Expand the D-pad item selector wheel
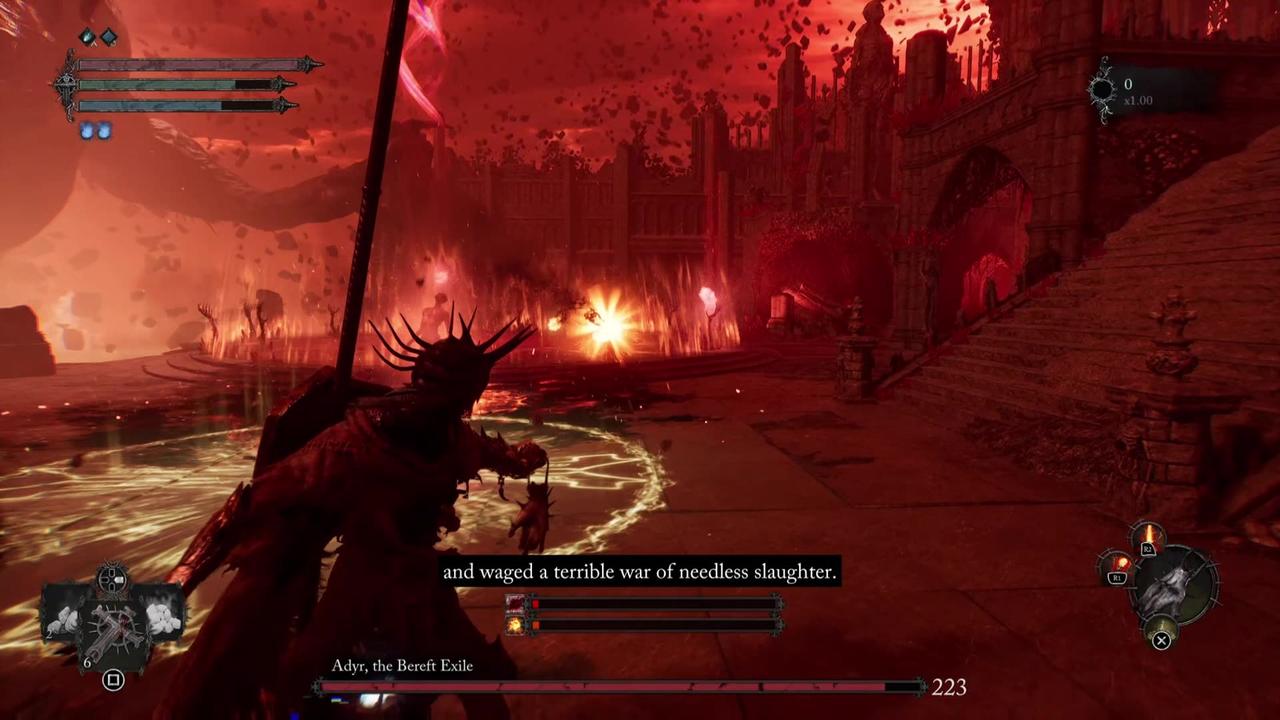The image size is (1280, 720). click(112, 578)
